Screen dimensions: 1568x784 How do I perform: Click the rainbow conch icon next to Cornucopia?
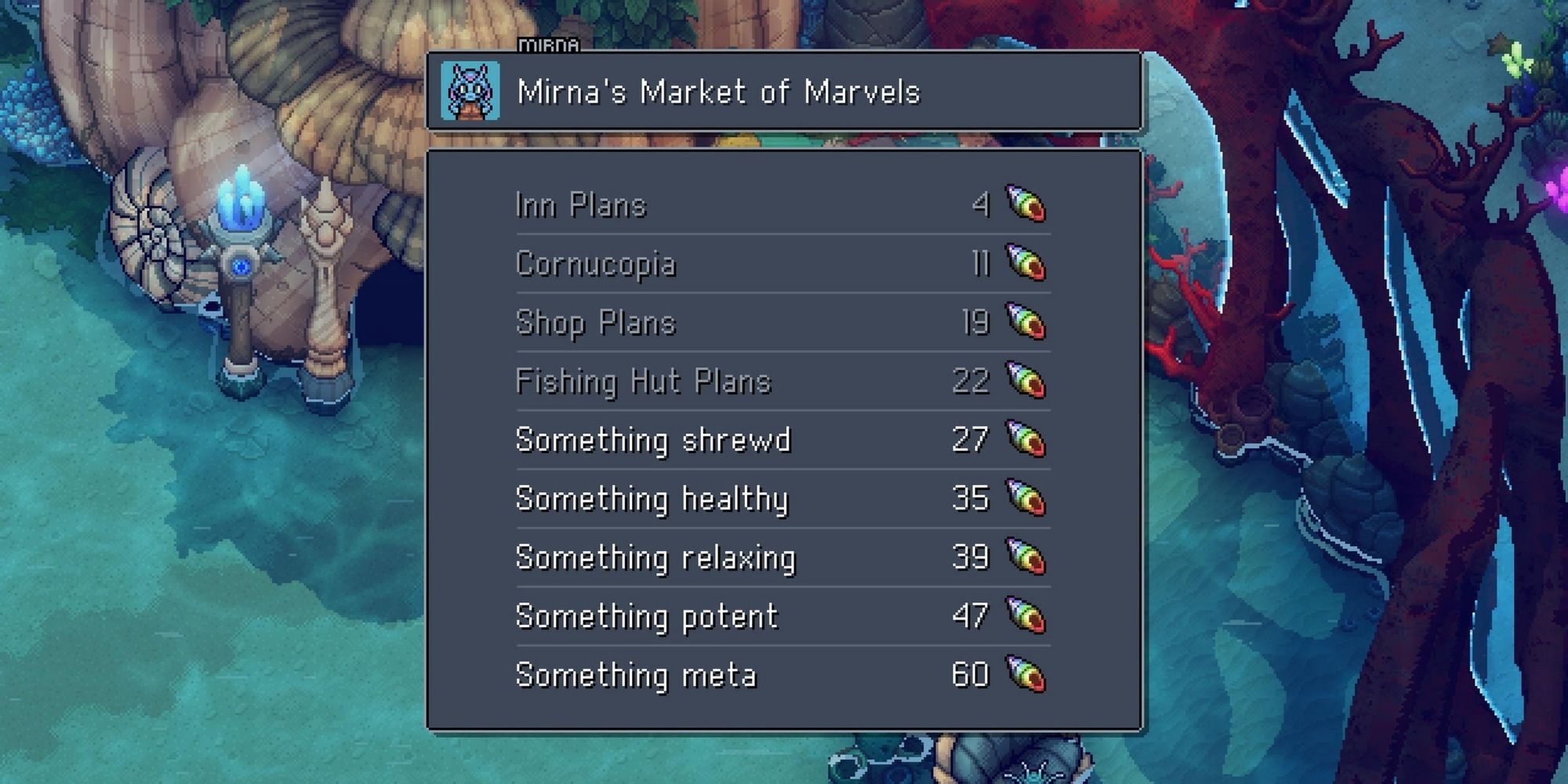[1027, 264]
